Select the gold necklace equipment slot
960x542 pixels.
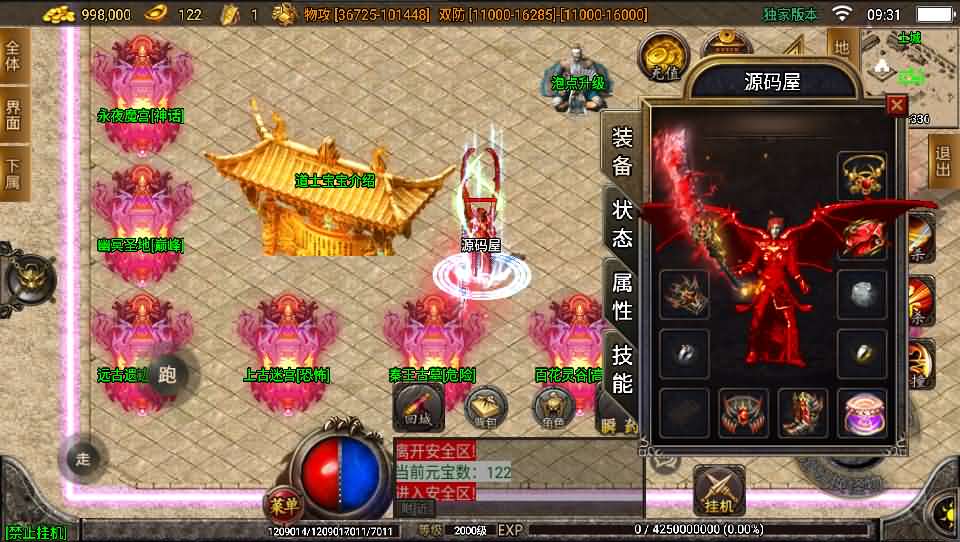[x=862, y=176]
